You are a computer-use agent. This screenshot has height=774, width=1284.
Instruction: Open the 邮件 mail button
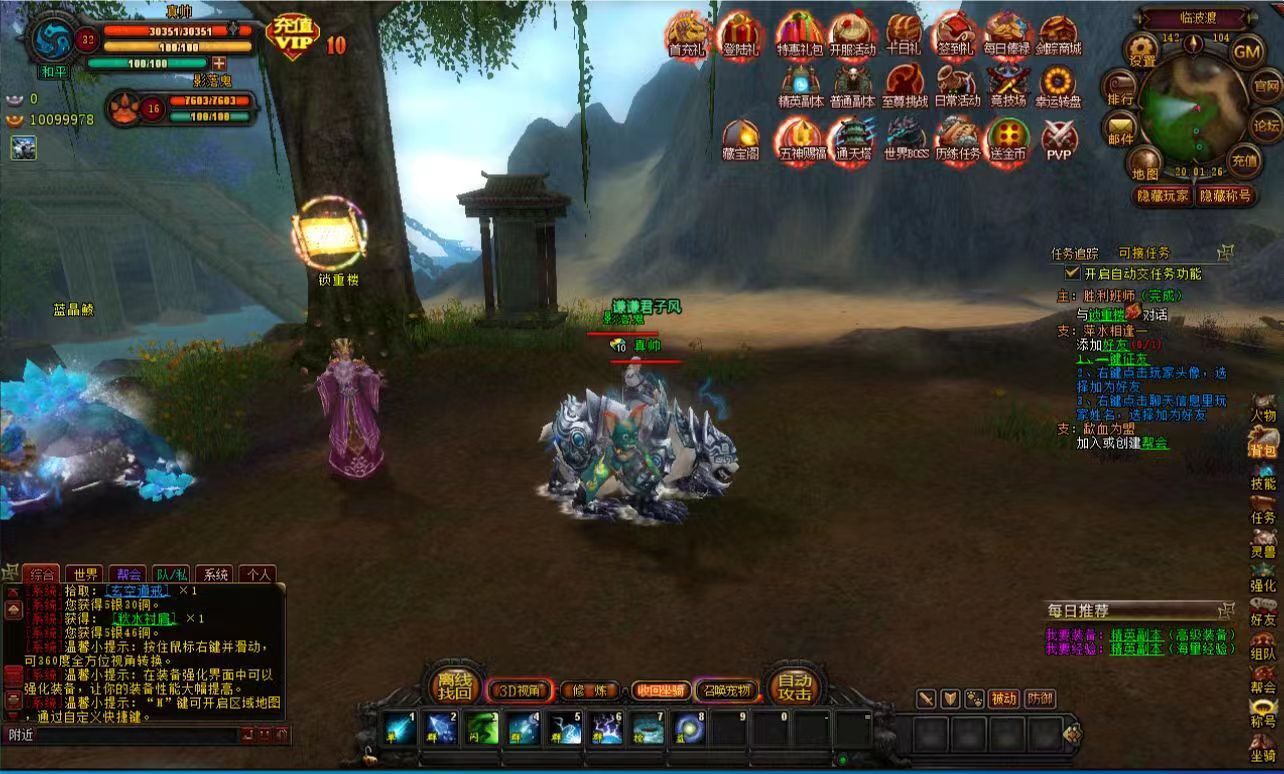(x=1119, y=129)
